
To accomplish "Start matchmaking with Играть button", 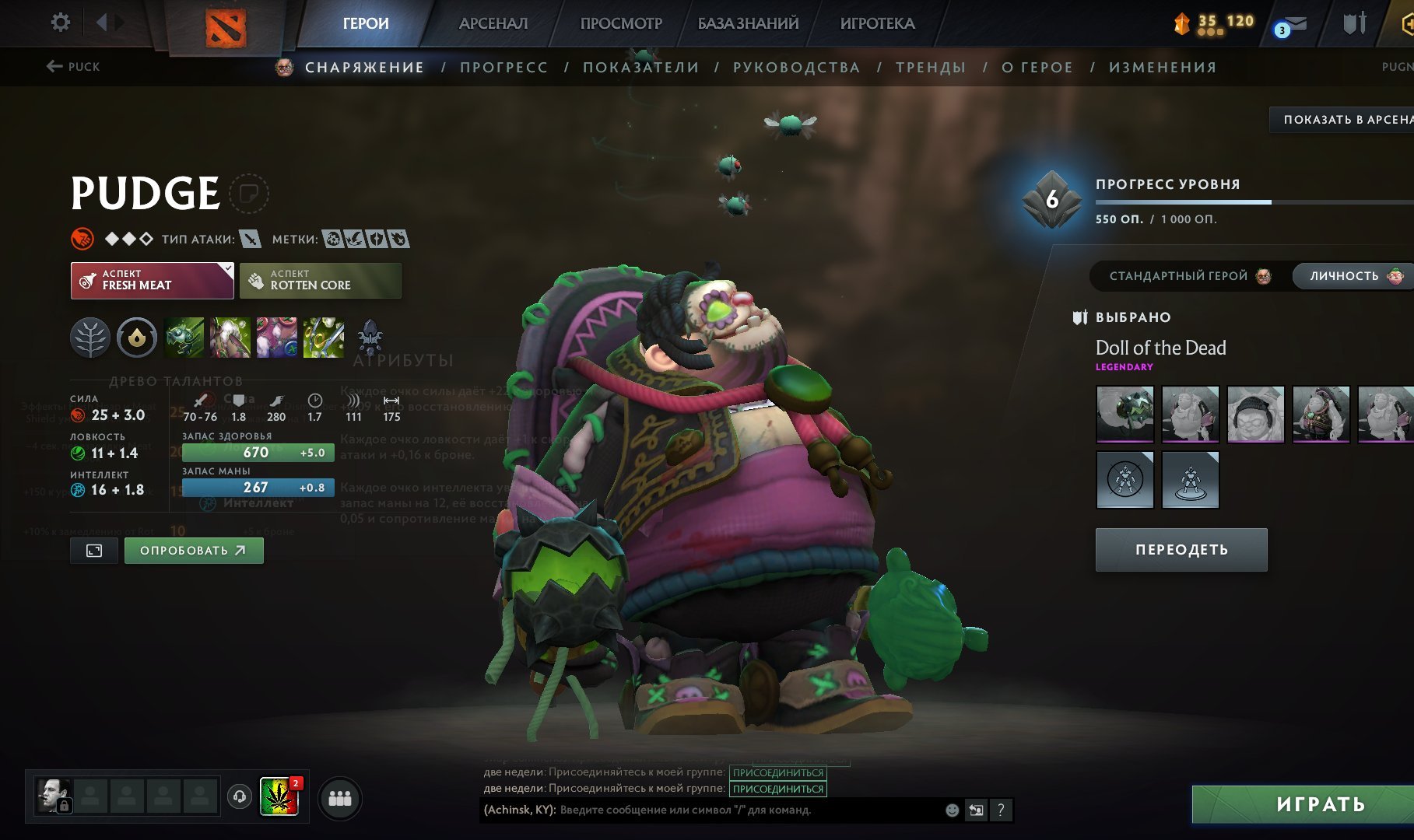I will click(x=1320, y=804).
